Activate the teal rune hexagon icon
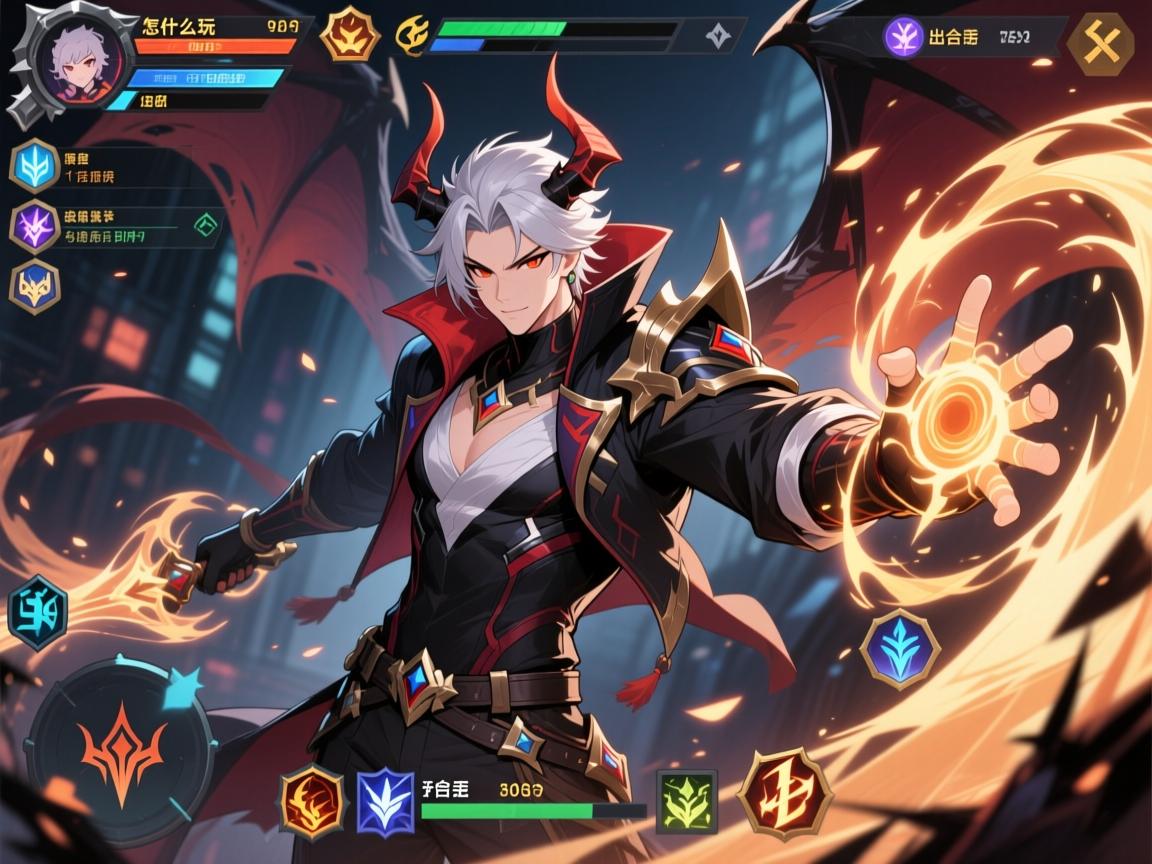Image resolution: width=1152 pixels, height=864 pixels. pyautogui.click(x=37, y=612)
